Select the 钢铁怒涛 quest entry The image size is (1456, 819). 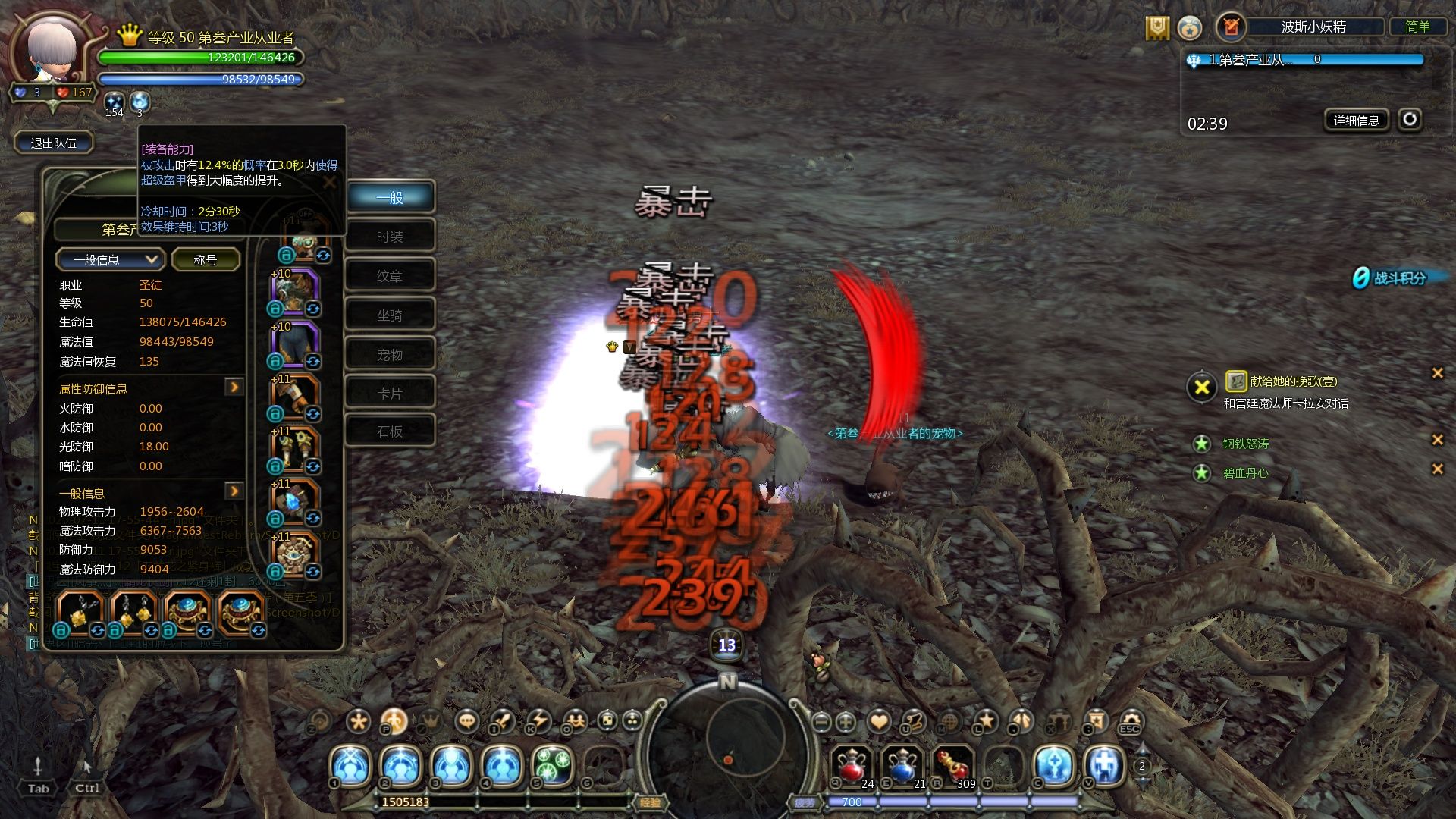click(x=1245, y=444)
